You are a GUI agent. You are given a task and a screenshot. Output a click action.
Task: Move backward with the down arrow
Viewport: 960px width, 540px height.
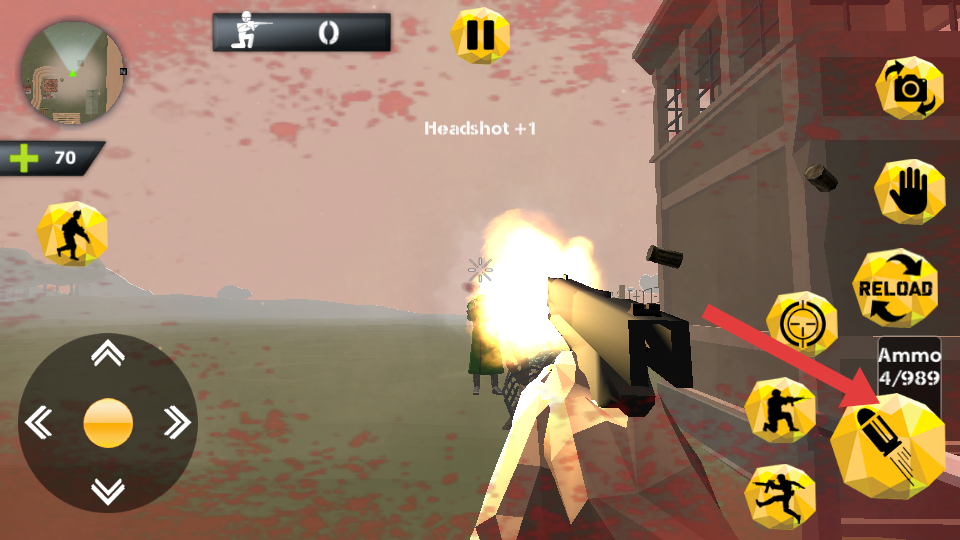pos(108,490)
